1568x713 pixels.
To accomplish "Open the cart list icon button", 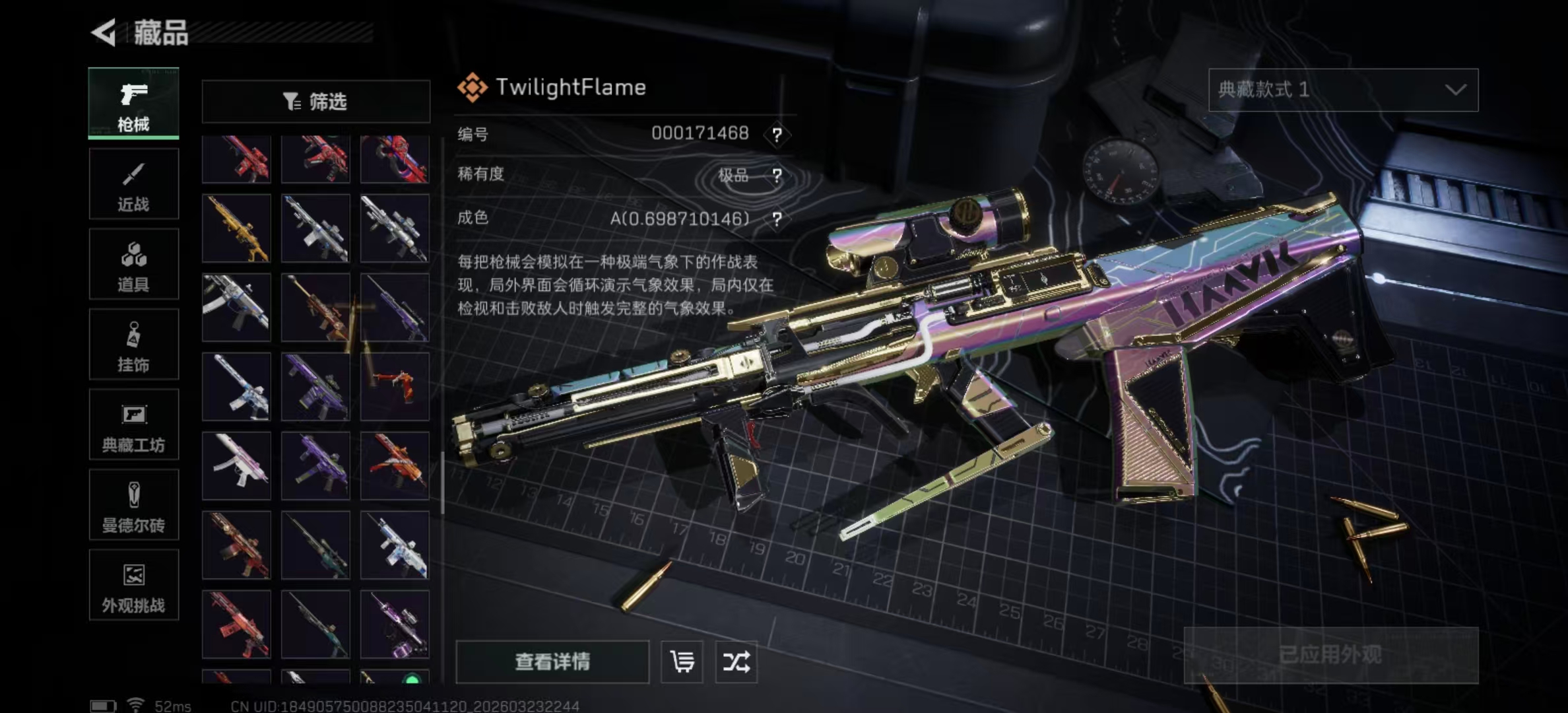I will [x=682, y=662].
